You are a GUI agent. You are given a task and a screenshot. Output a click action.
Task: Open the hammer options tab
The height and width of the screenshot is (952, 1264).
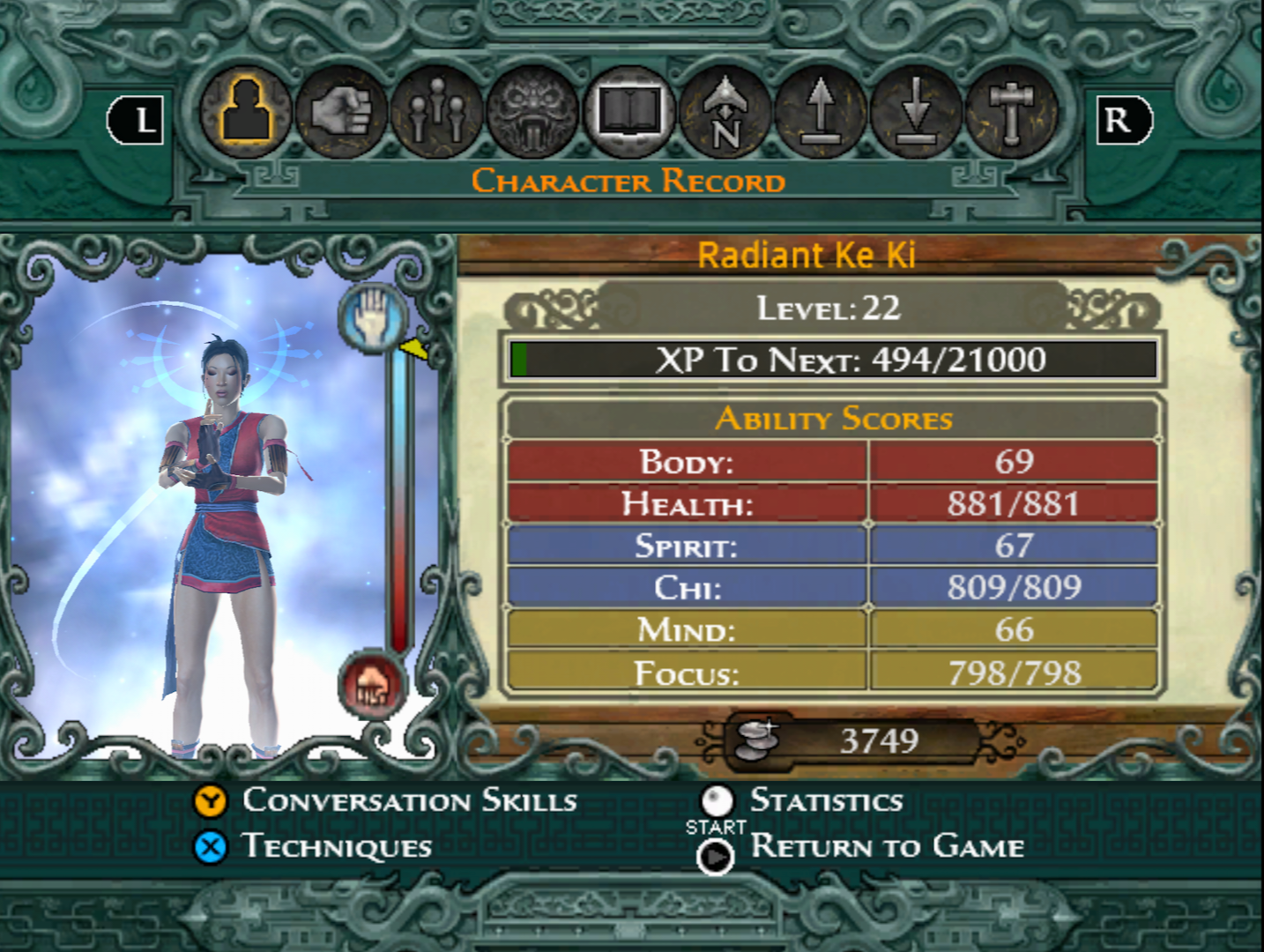1011,115
